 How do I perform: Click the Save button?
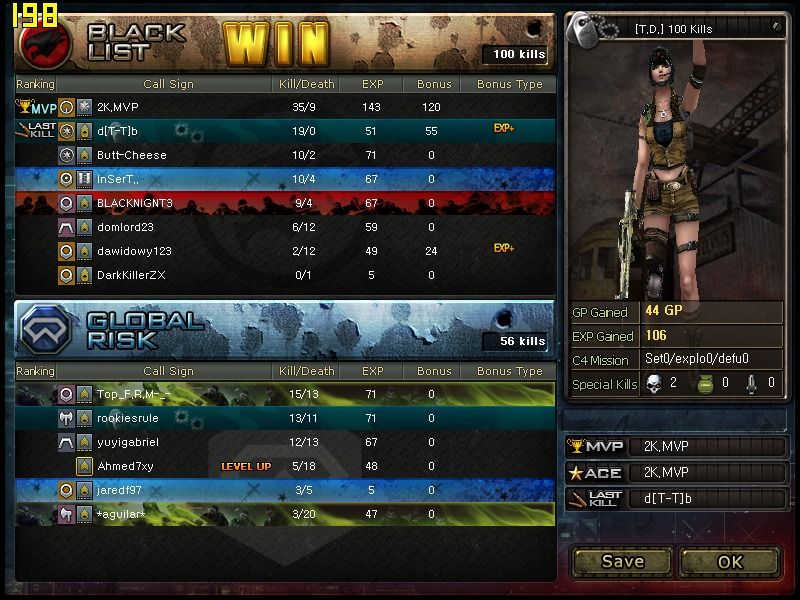point(622,561)
